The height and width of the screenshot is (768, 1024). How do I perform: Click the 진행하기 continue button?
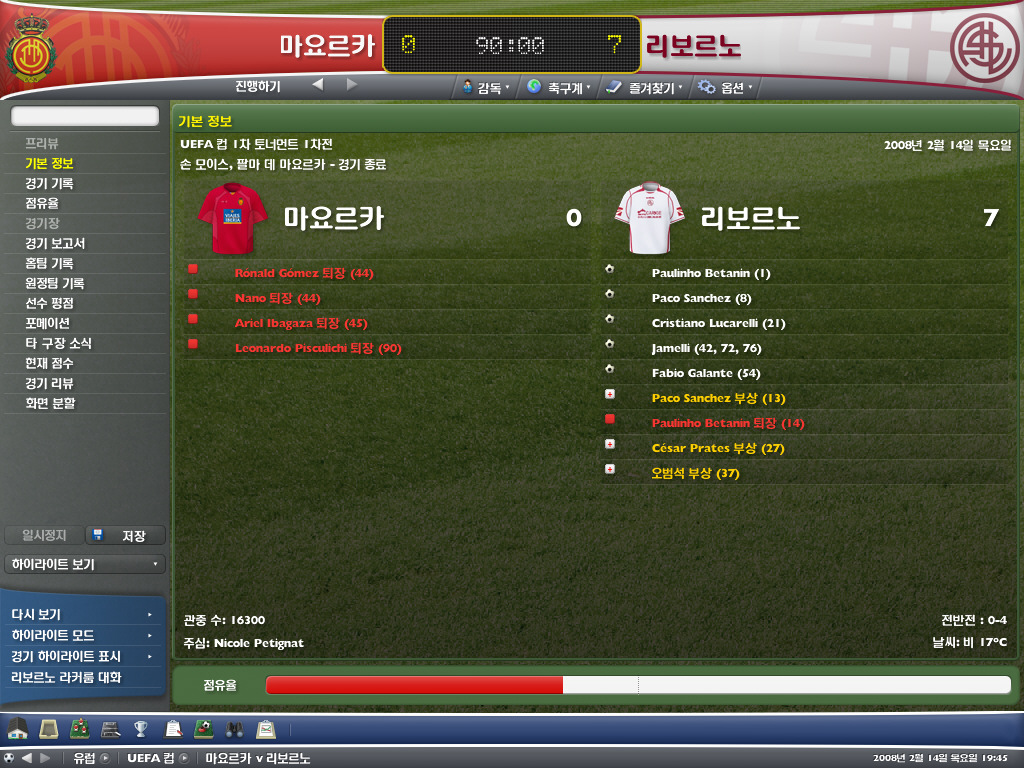(x=258, y=86)
